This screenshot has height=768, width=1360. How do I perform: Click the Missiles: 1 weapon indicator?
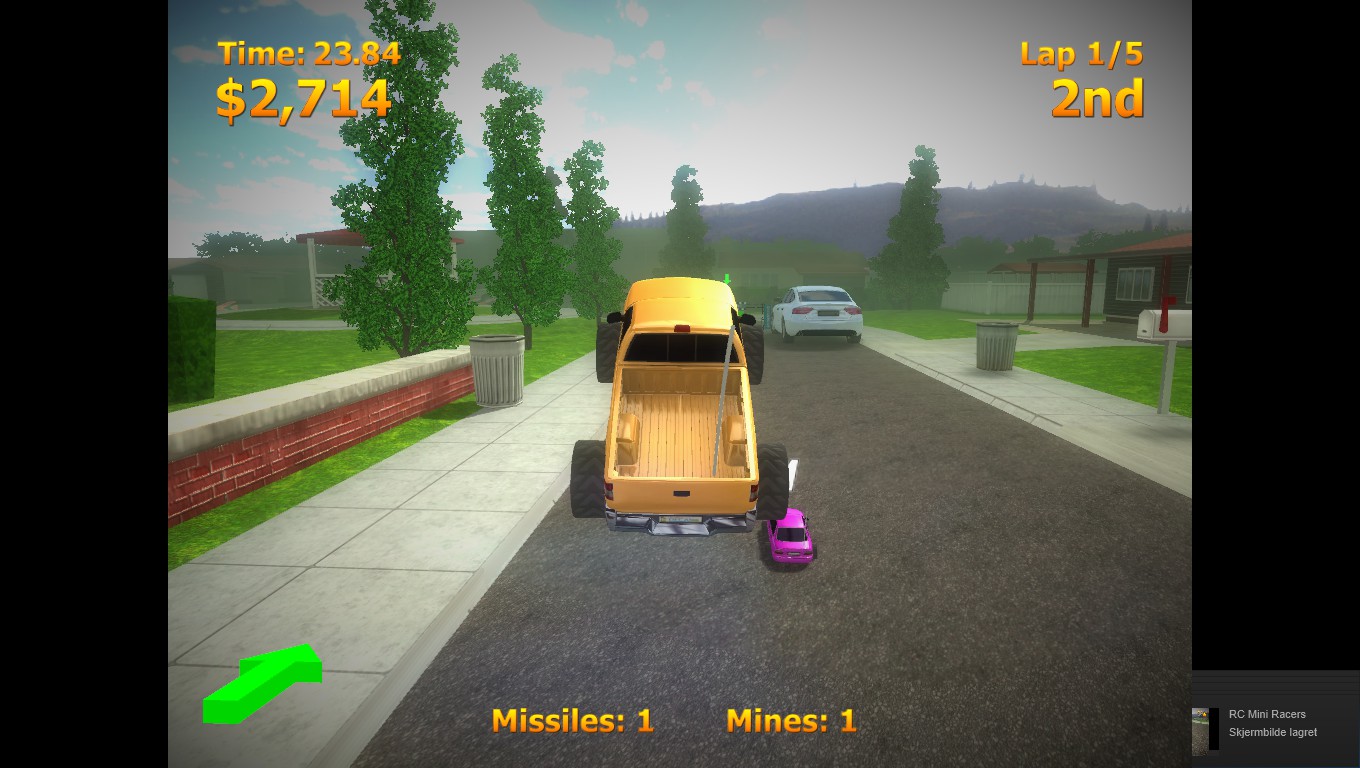pyautogui.click(x=571, y=721)
